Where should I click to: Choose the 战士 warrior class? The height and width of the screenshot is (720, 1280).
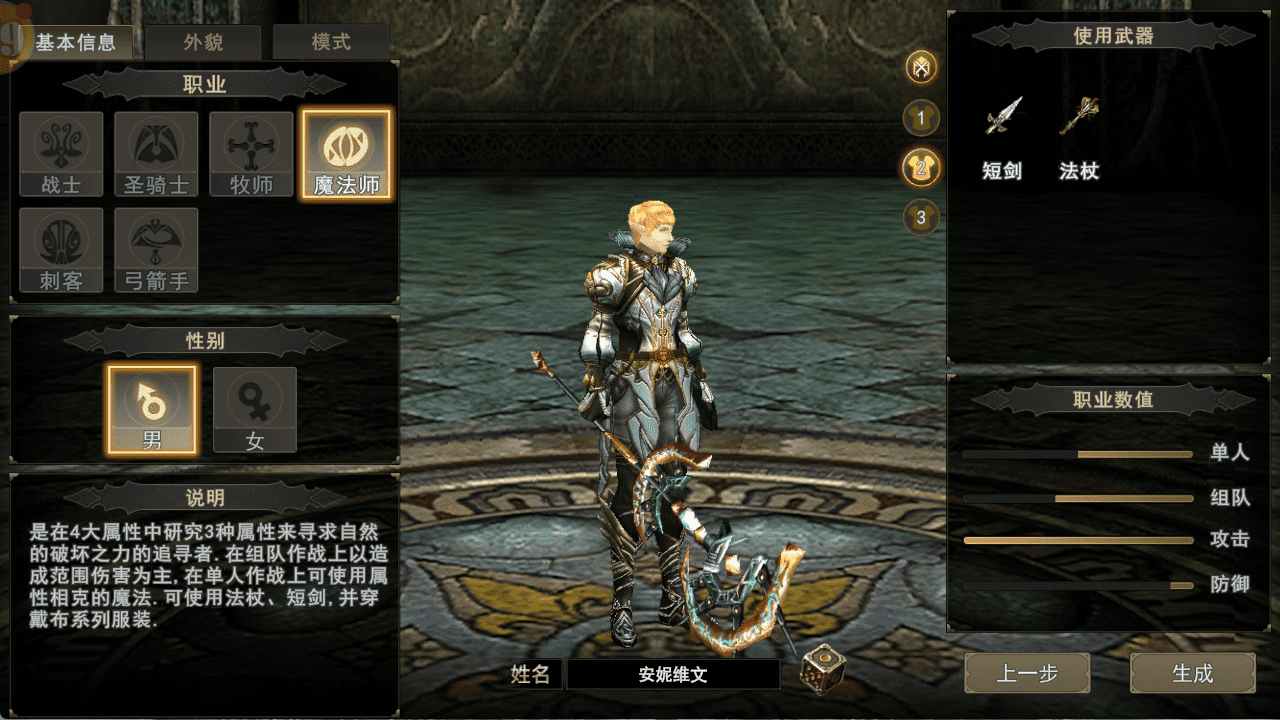point(61,154)
